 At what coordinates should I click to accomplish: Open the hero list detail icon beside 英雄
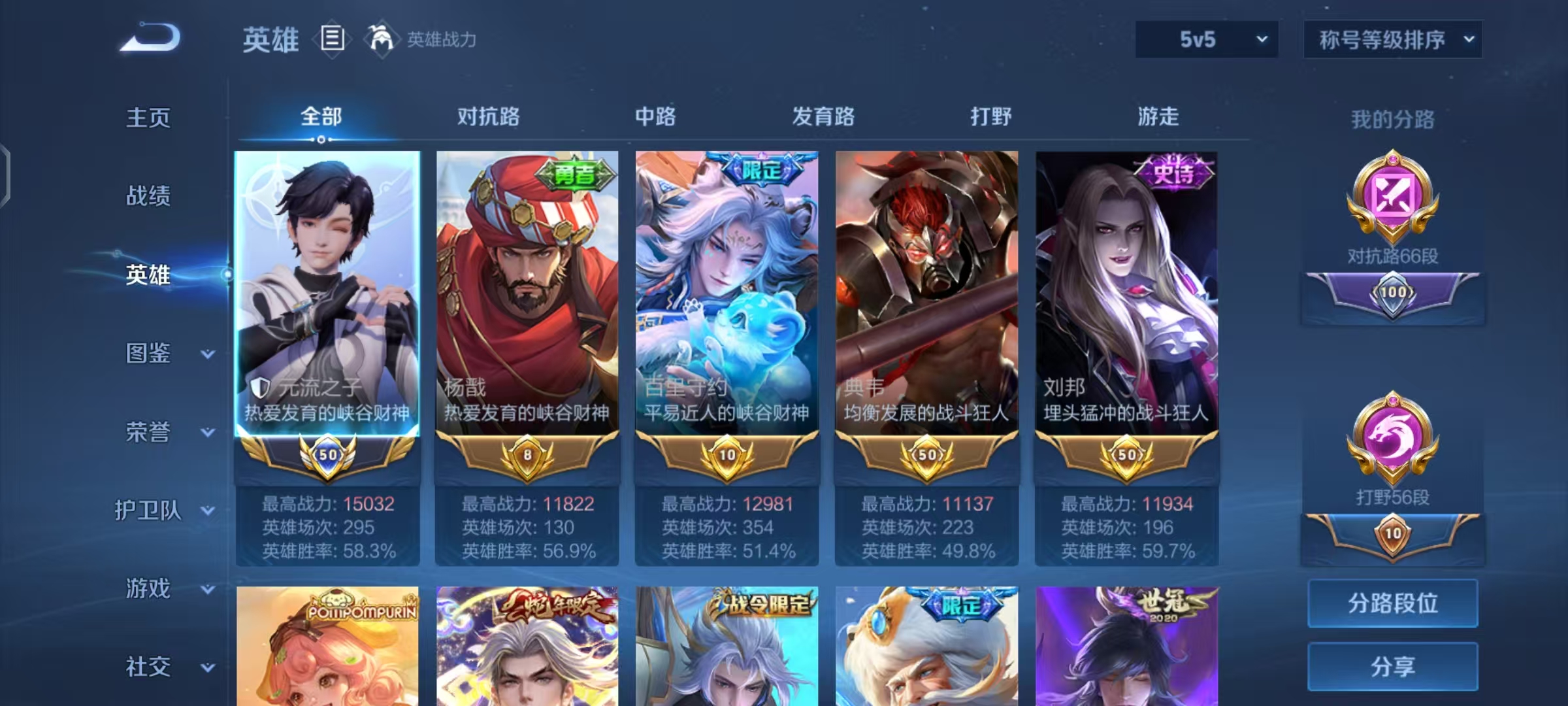click(x=332, y=40)
